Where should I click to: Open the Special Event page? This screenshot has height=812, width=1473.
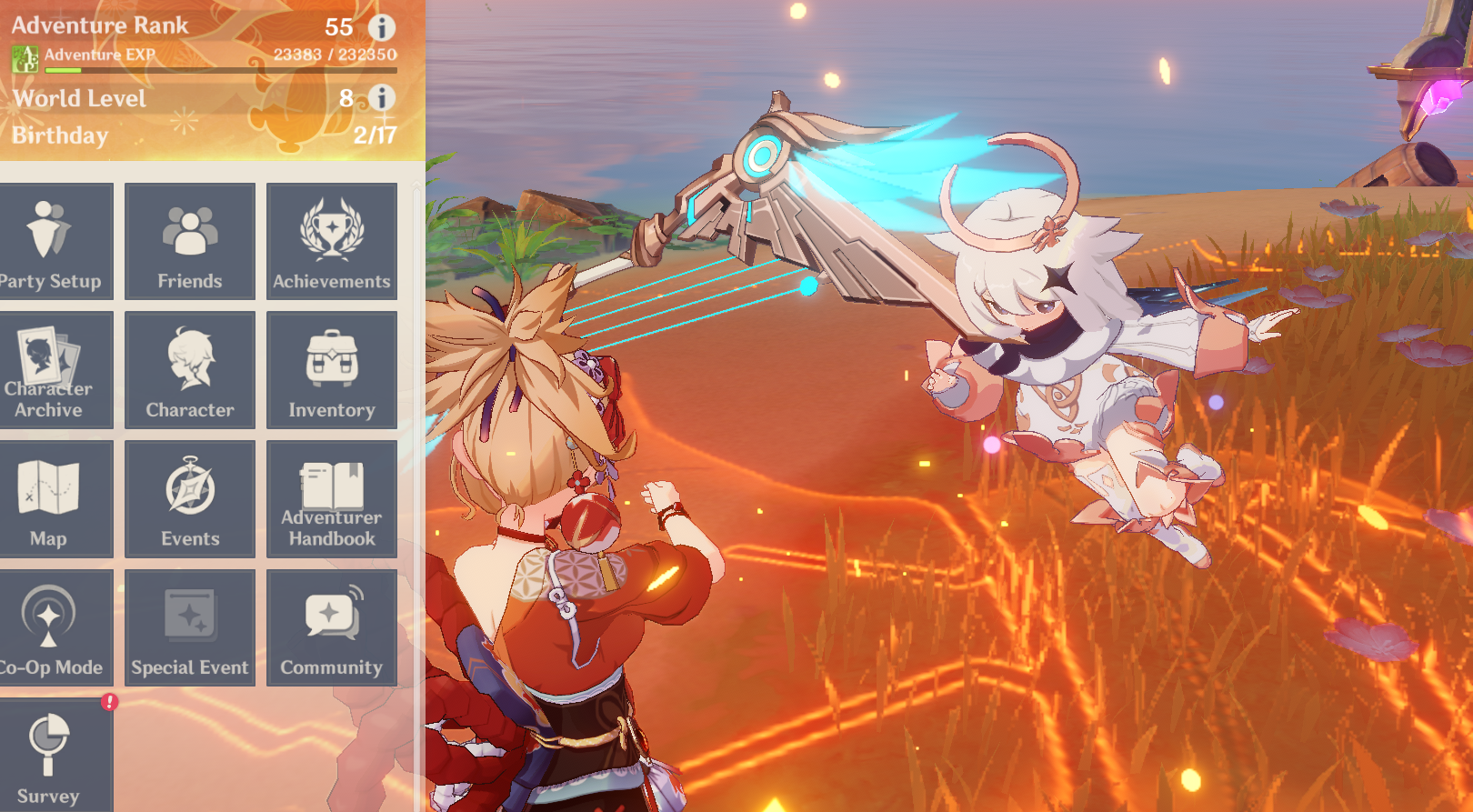coord(189,628)
